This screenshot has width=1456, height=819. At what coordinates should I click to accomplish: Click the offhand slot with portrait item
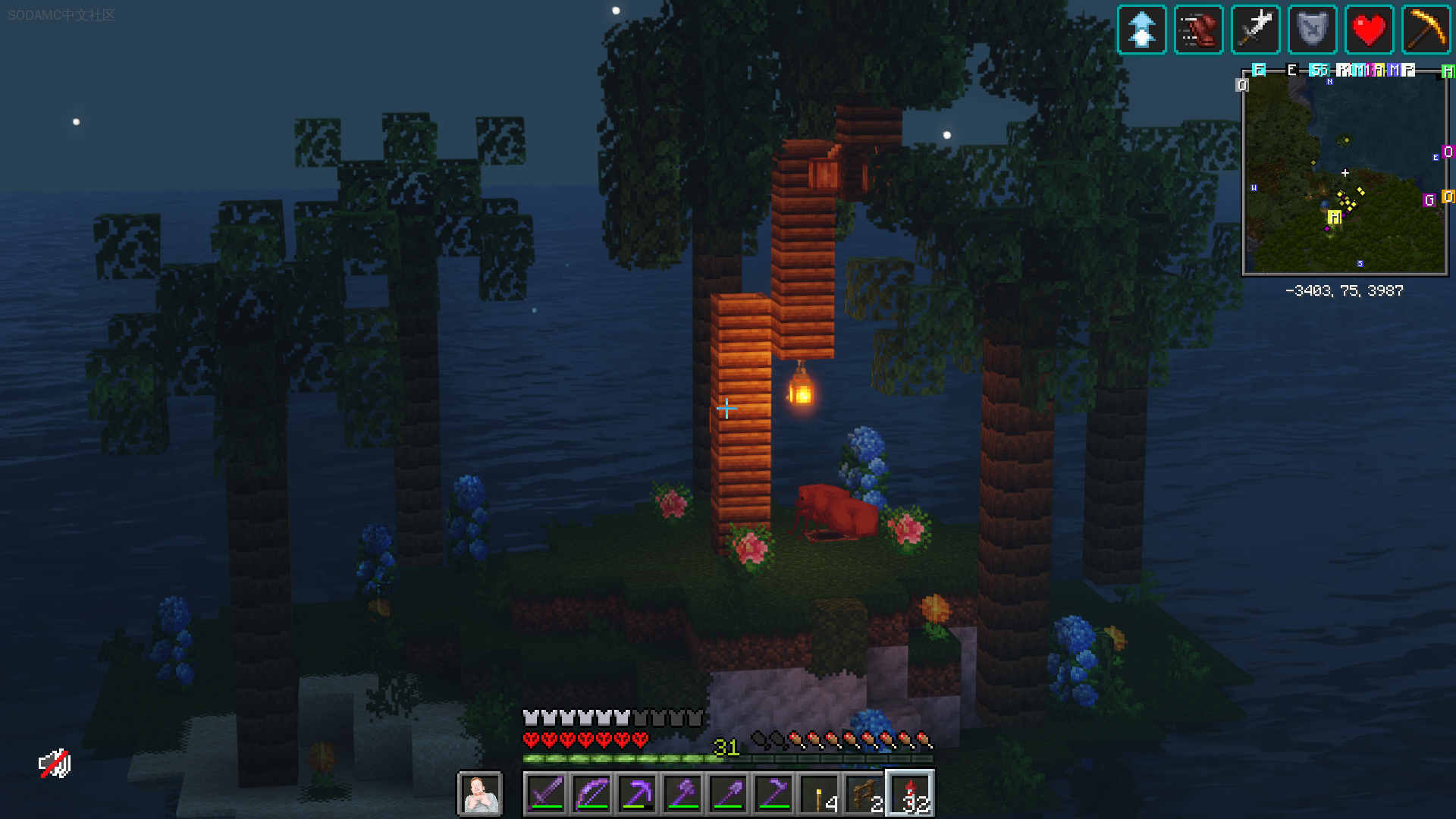point(479,794)
